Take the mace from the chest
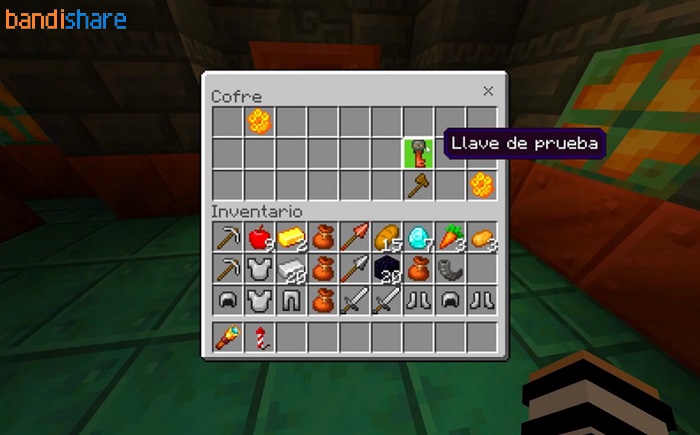Viewport: 700px width, 435px height. [x=418, y=185]
